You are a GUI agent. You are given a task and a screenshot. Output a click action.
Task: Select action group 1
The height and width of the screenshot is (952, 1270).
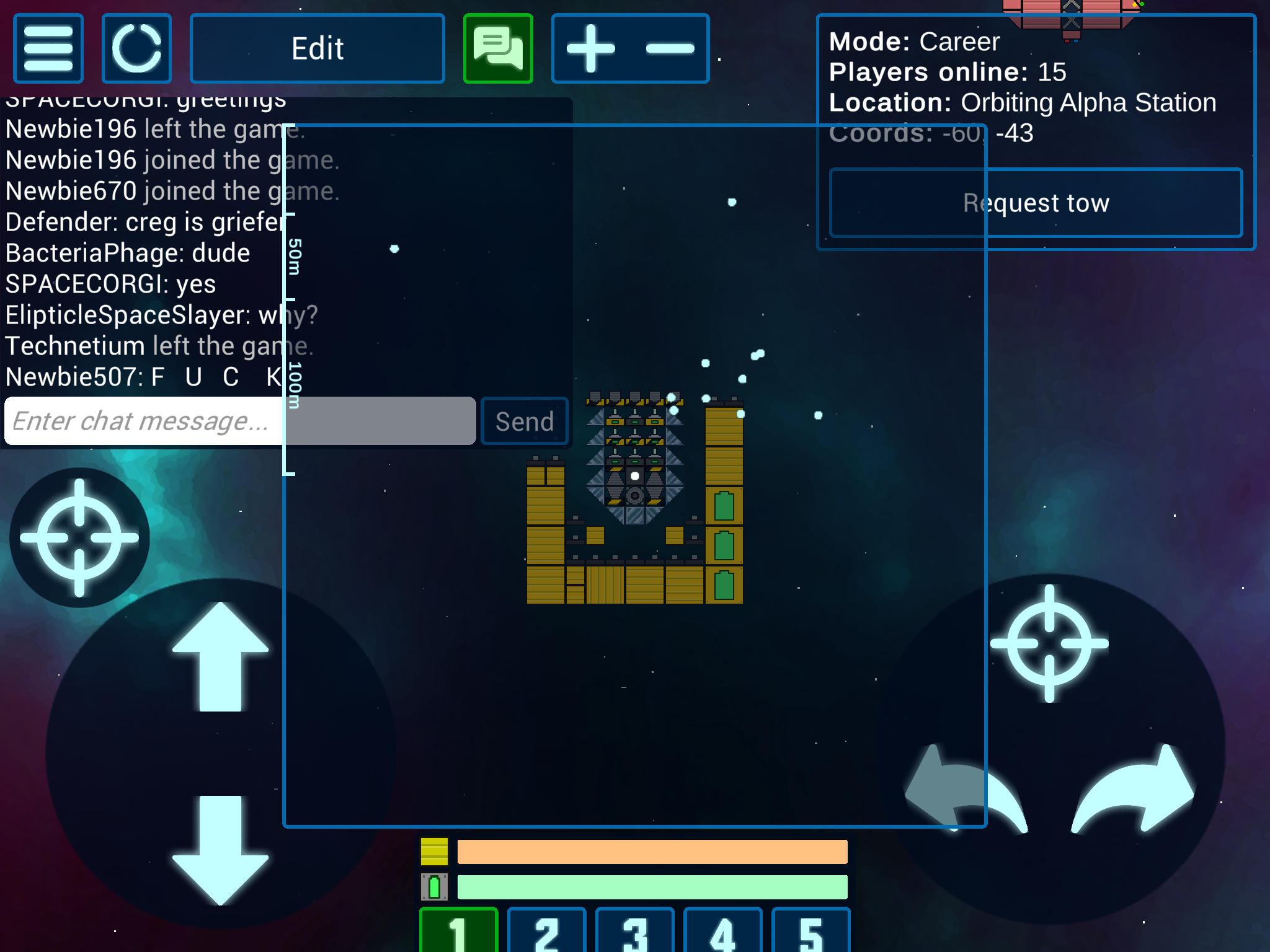[459, 931]
